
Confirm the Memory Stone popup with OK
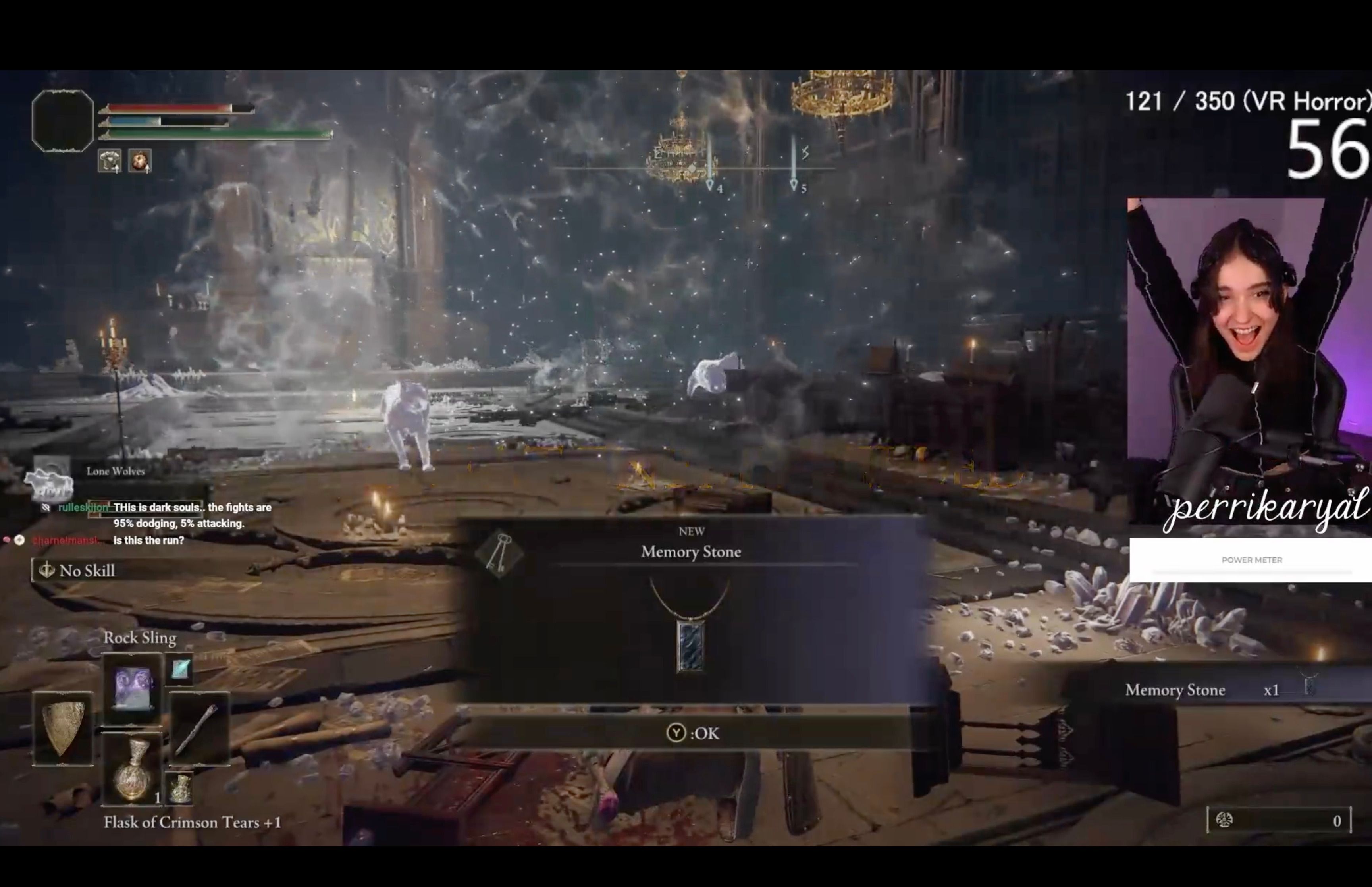[x=693, y=733]
